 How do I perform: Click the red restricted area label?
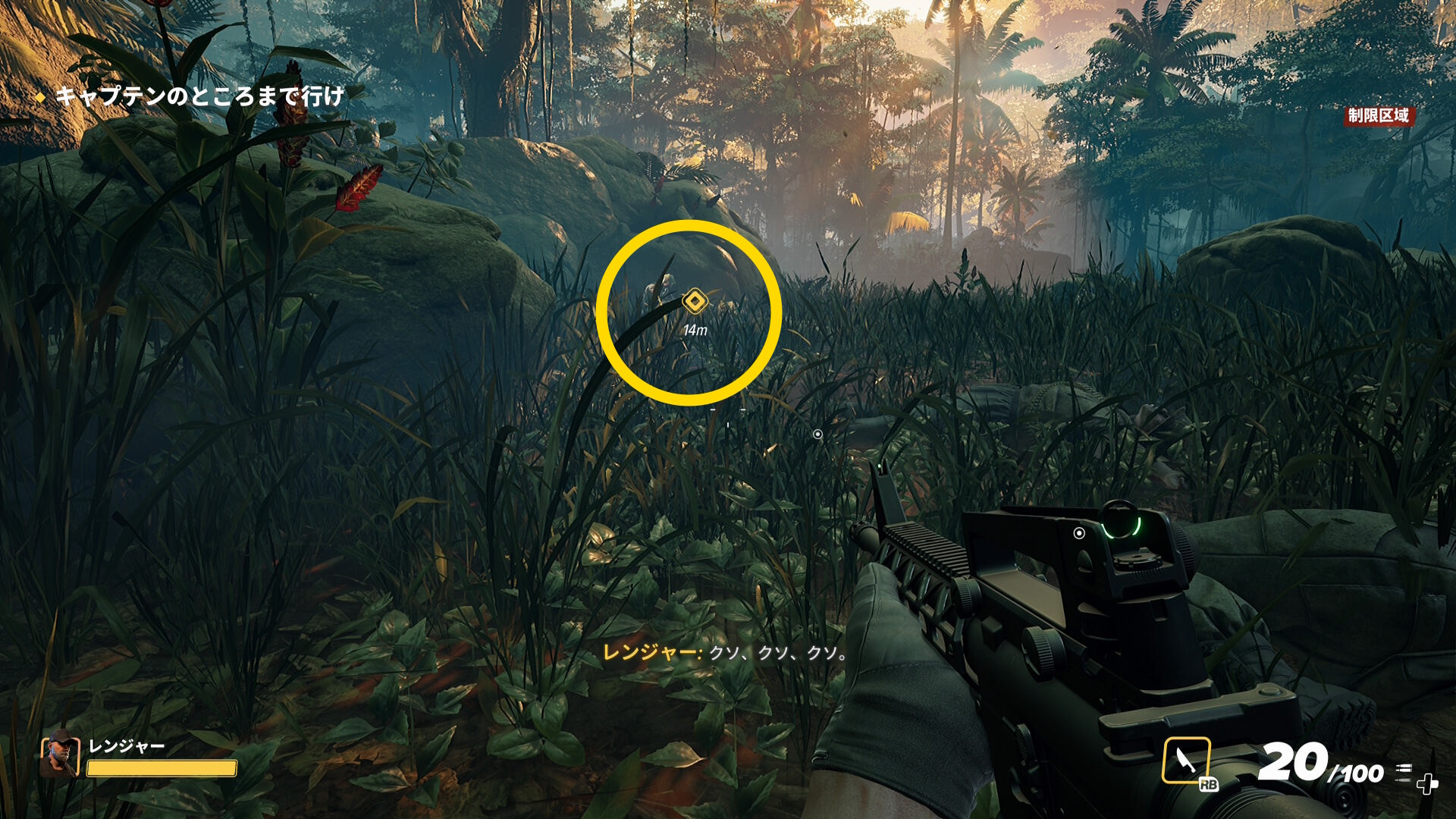[1378, 115]
